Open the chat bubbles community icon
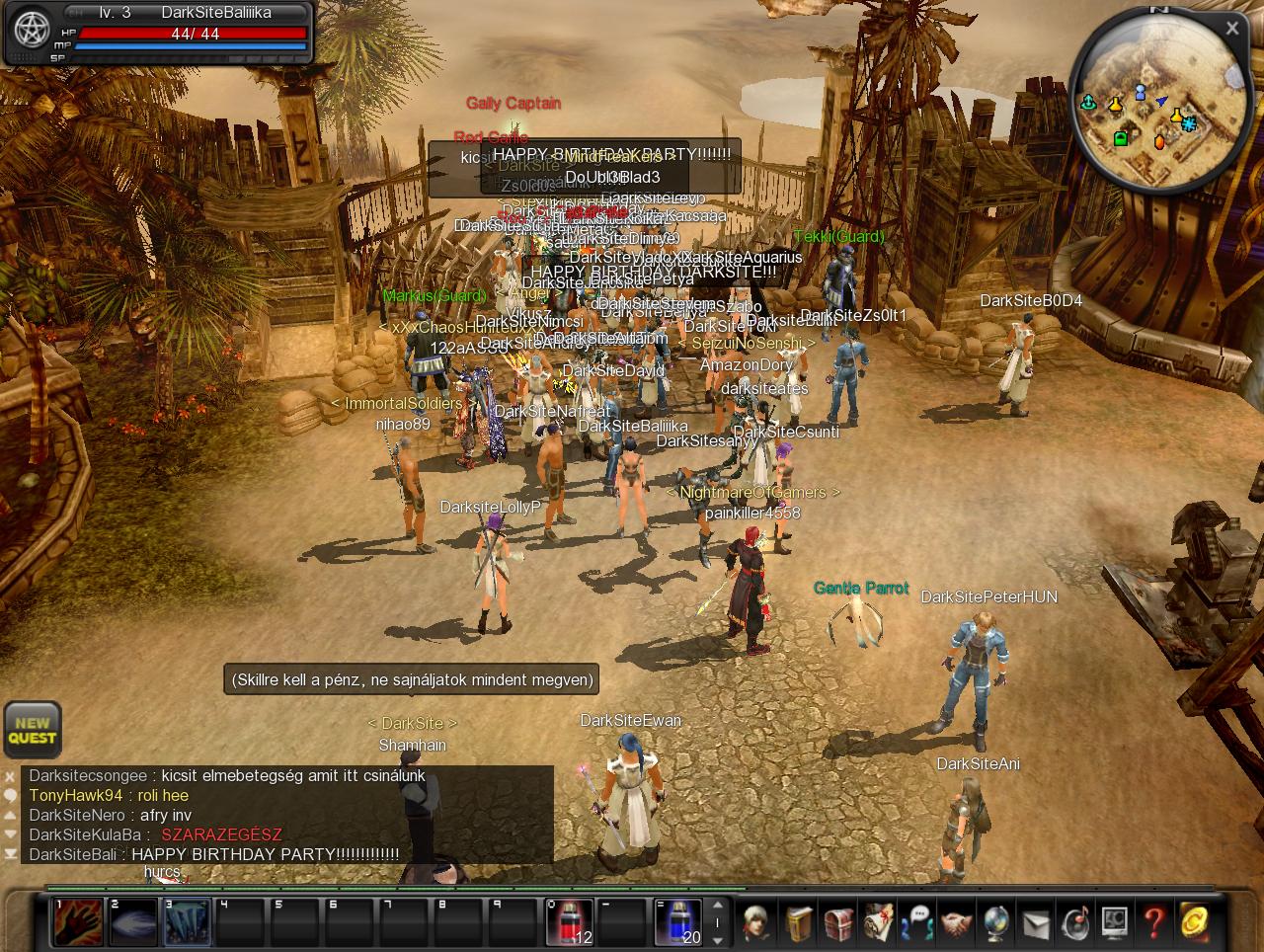Screen dimensions: 1264x952 [x=917, y=922]
